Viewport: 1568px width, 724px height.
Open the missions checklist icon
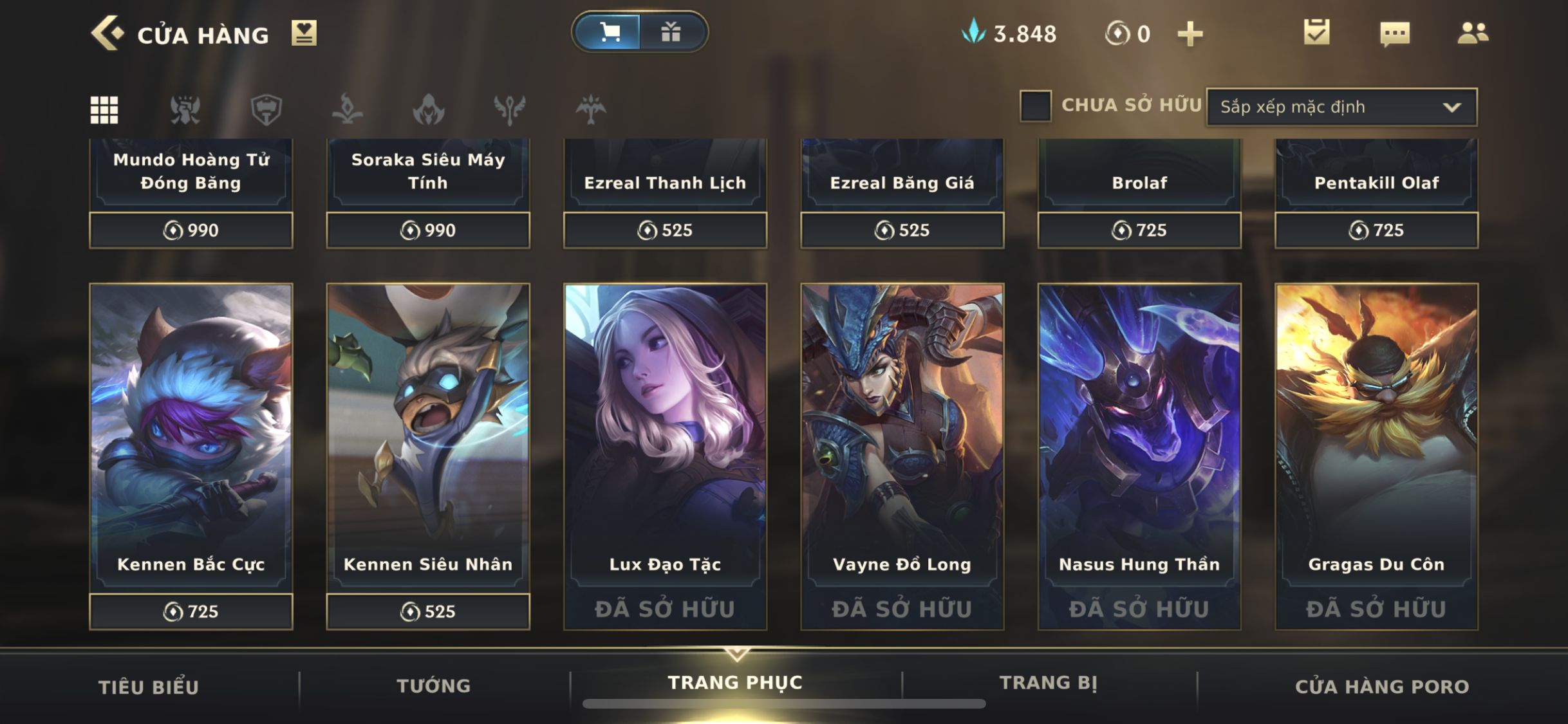(x=1316, y=32)
